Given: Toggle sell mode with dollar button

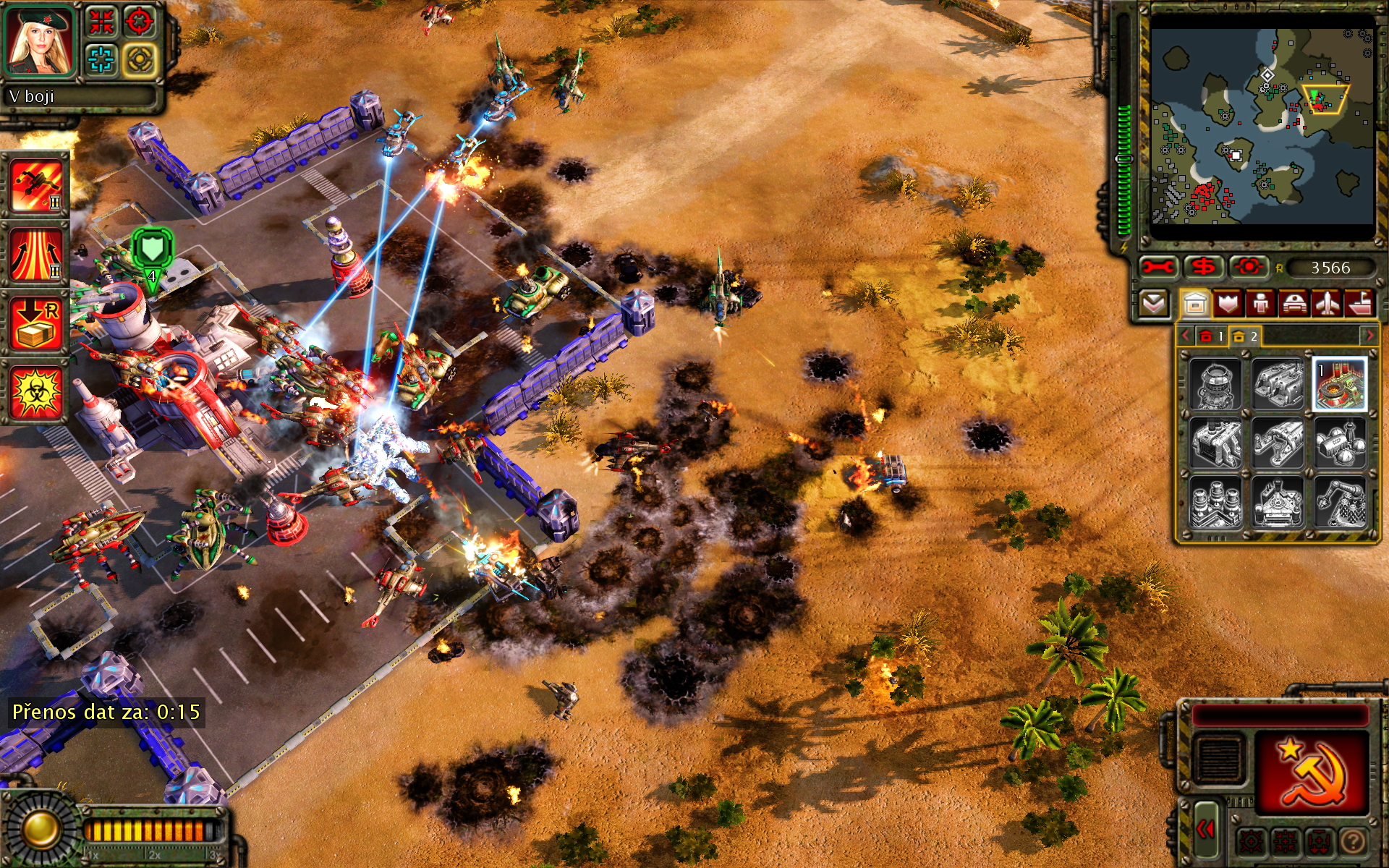Looking at the screenshot, I should pyautogui.click(x=1203, y=267).
